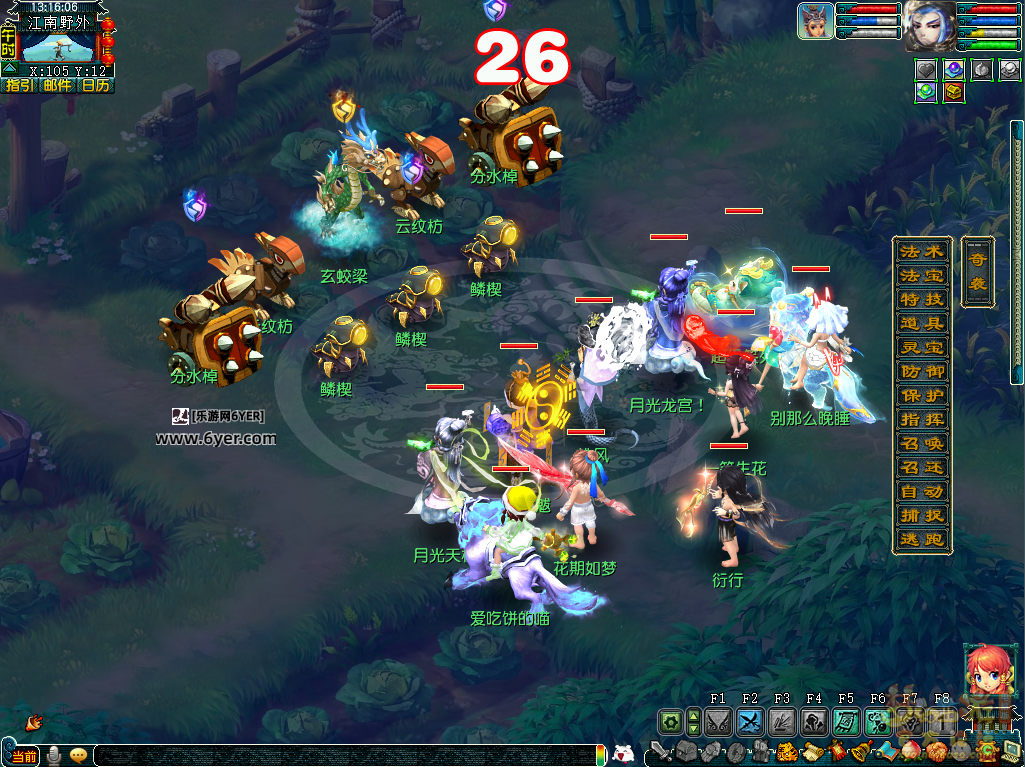Open the 奇袭 panel button
The image size is (1025, 767).
[977, 271]
